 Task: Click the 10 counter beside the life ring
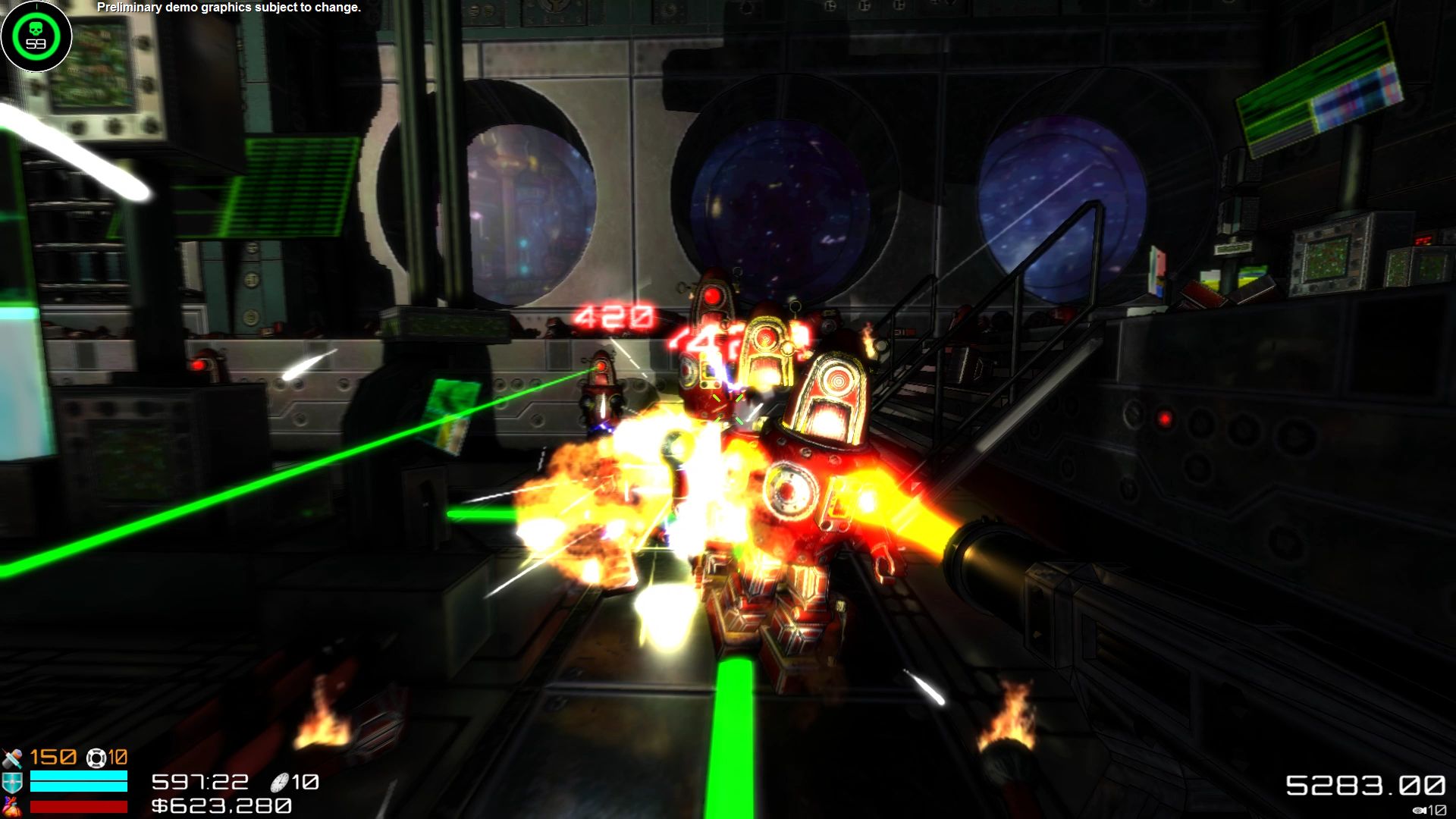pos(118,758)
